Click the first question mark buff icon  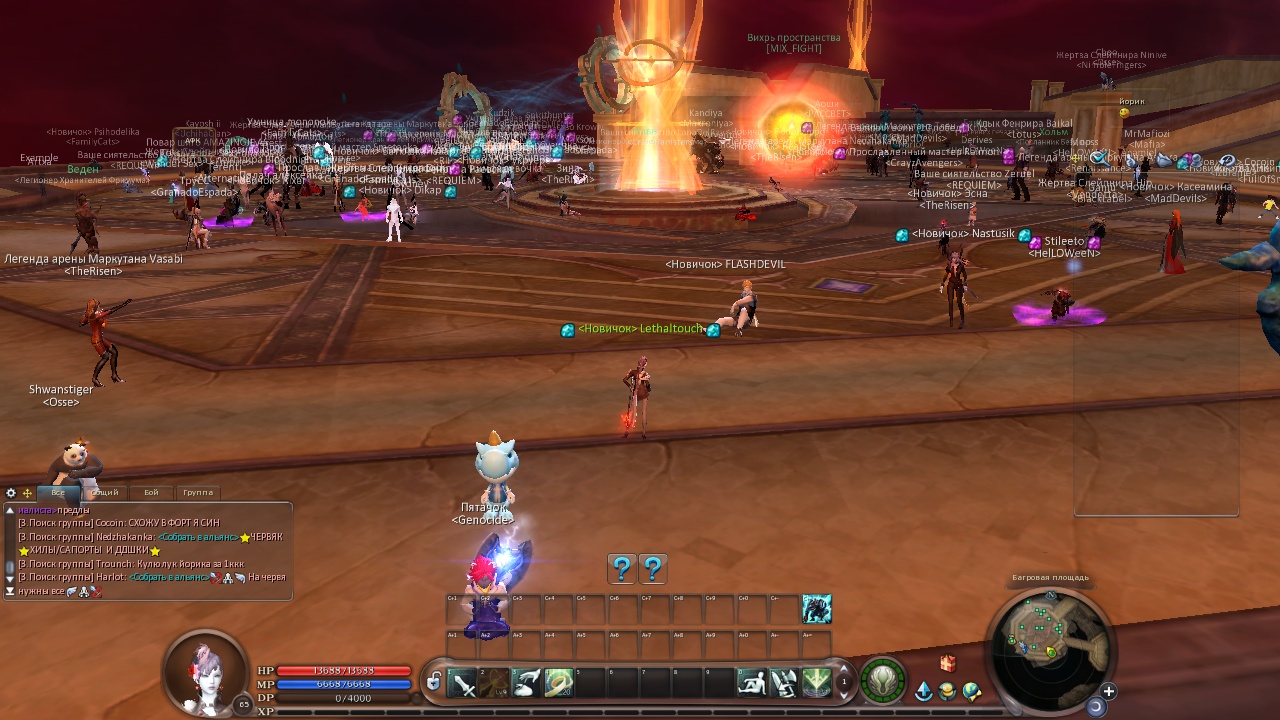(x=622, y=569)
